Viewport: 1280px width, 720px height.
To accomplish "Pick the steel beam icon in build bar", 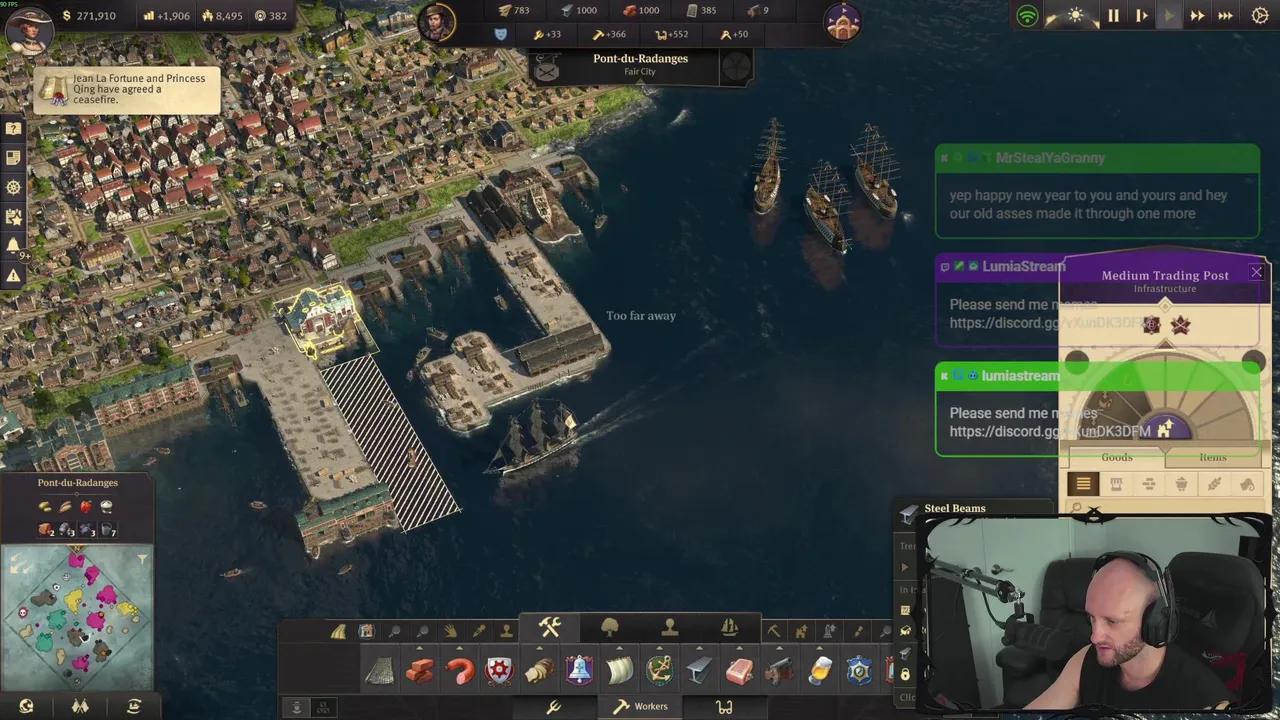I will [699, 670].
